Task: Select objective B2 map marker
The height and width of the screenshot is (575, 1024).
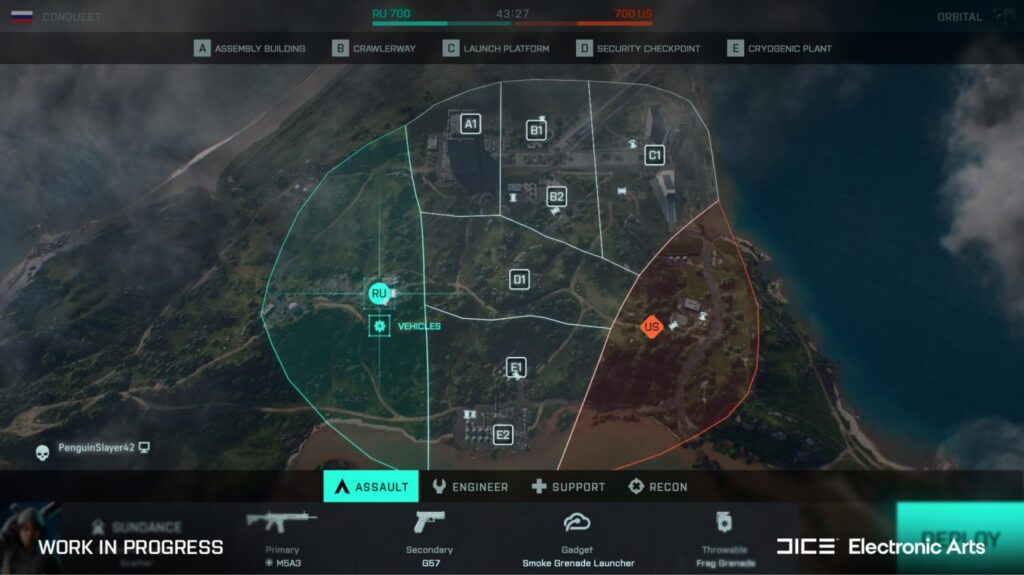Action: 557,197
